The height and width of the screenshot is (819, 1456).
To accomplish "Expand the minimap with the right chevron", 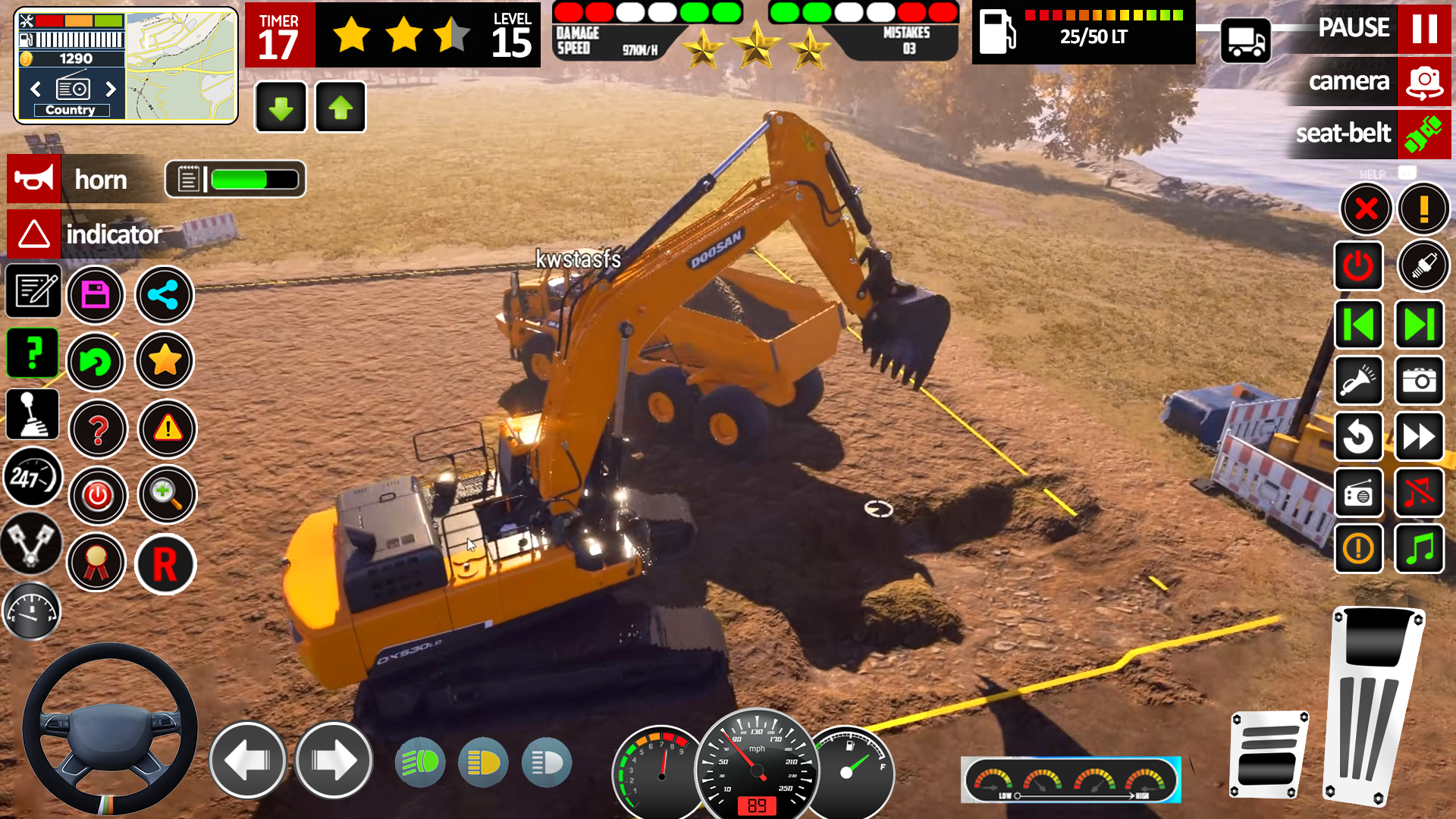I will point(111,89).
